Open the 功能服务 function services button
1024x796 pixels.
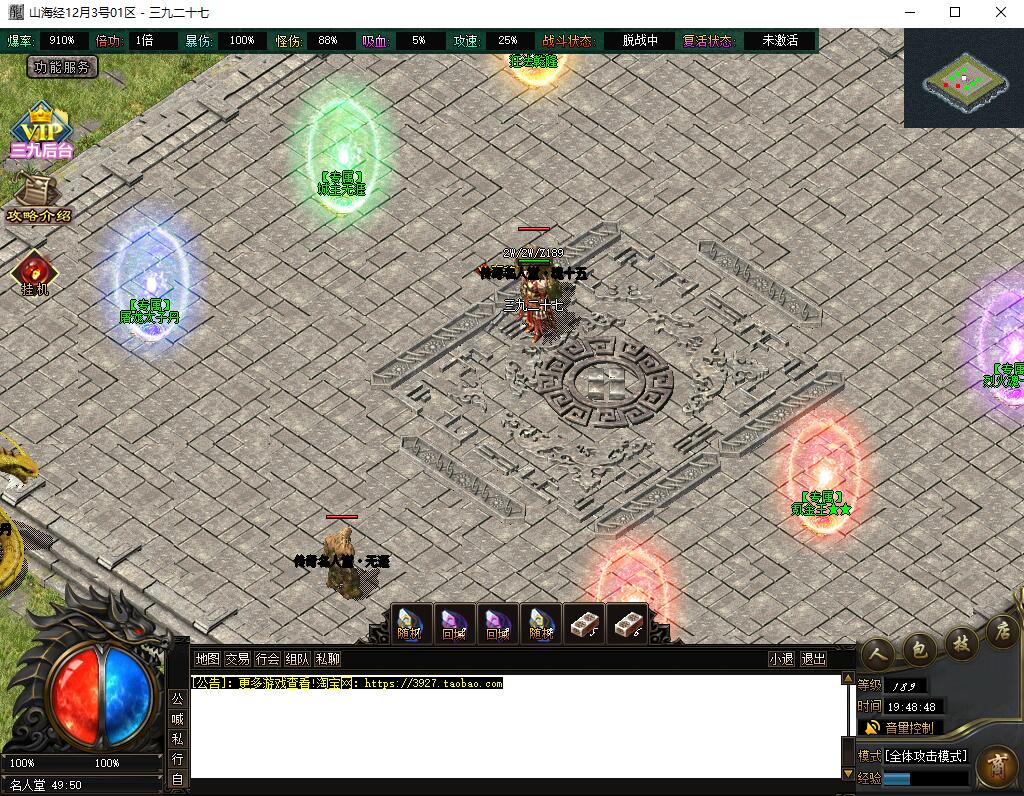pyautogui.click(x=62, y=68)
